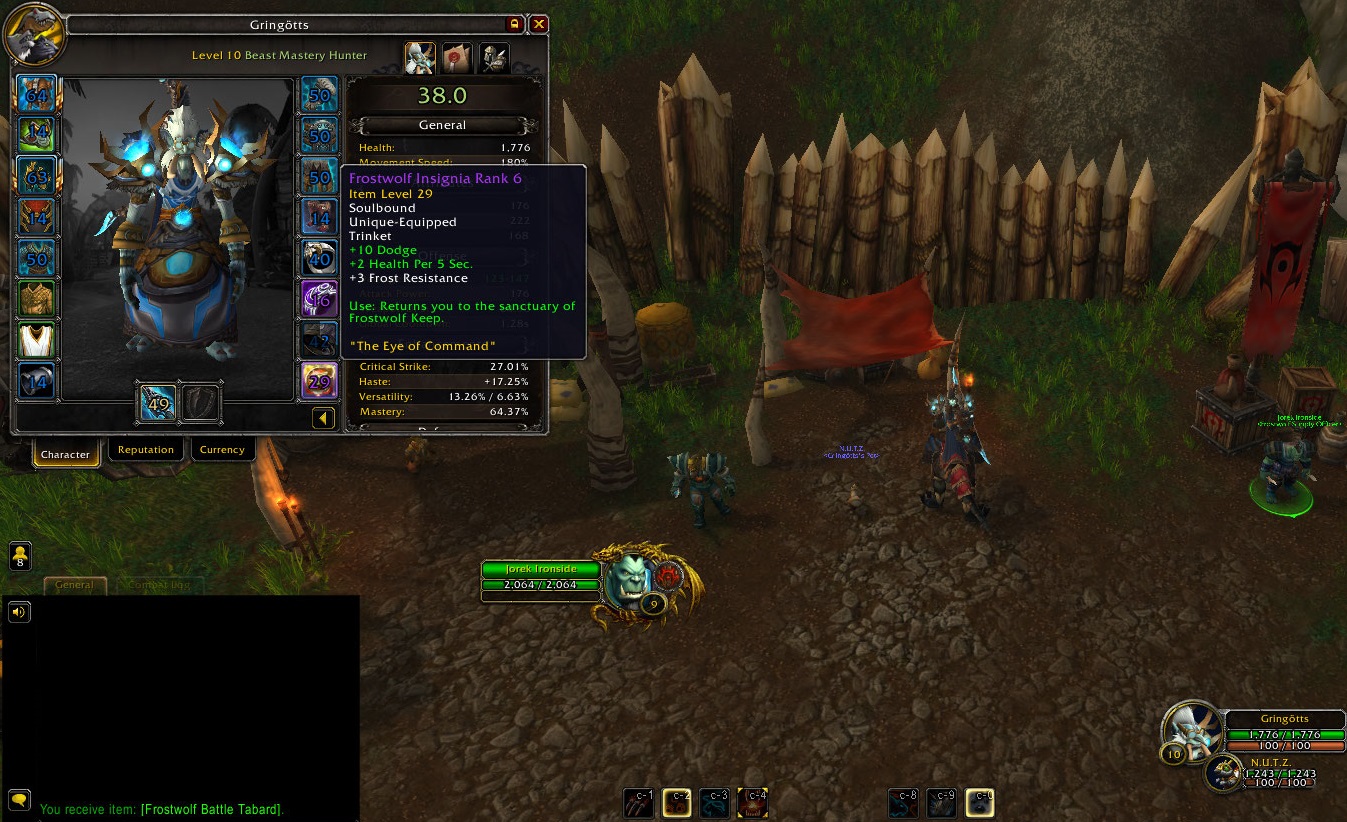Toggle the chat speaker voice button

pyautogui.click(x=18, y=612)
